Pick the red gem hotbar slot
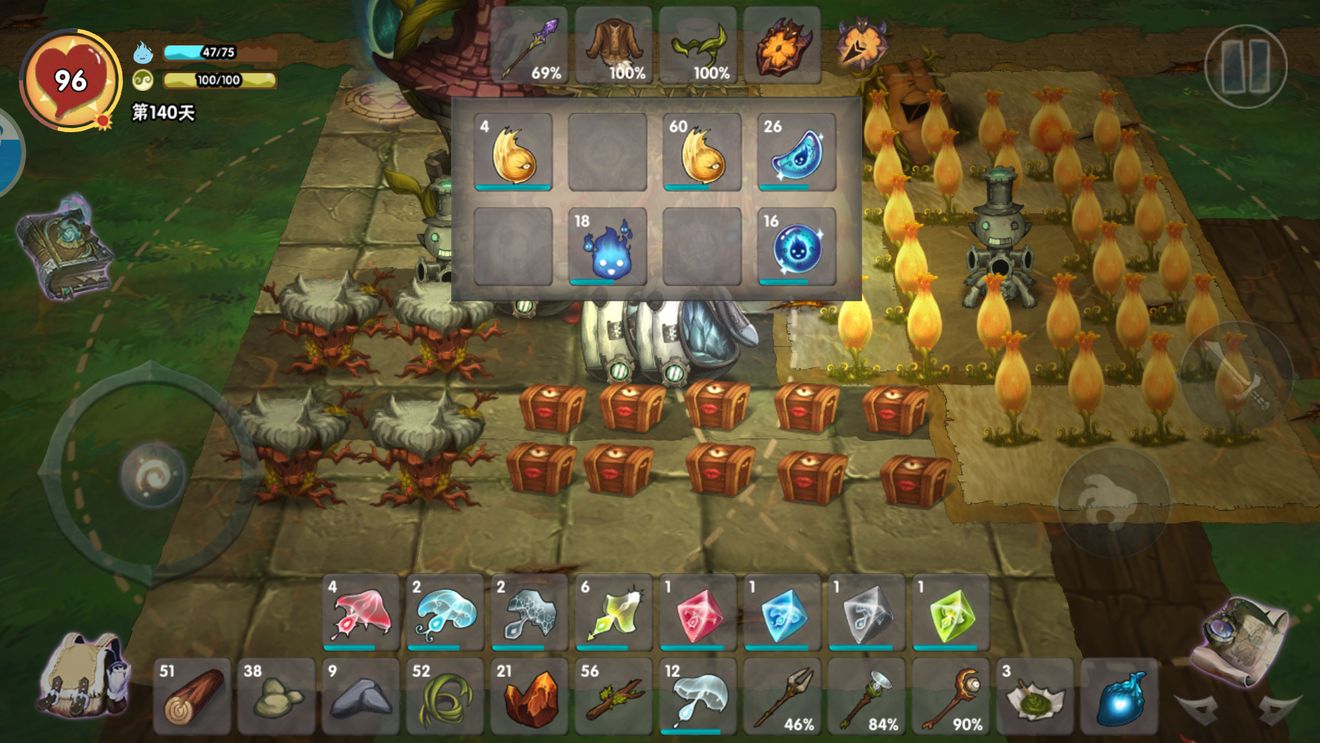Viewport: 1320px width, 743px height. (x=697, y=612)
